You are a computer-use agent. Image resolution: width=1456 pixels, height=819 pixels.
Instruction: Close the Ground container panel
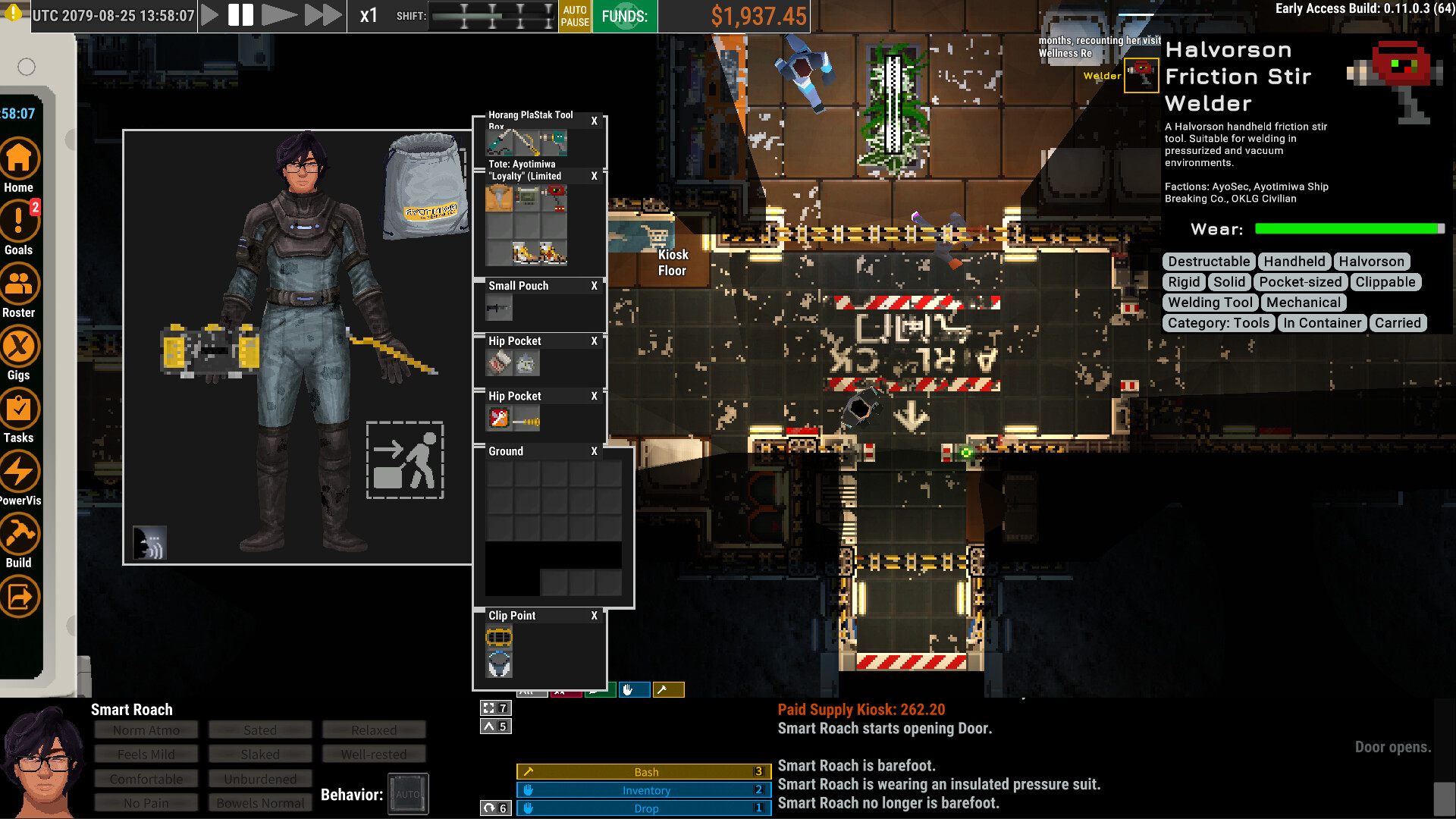pyautogui.click(x=594, y=451)
